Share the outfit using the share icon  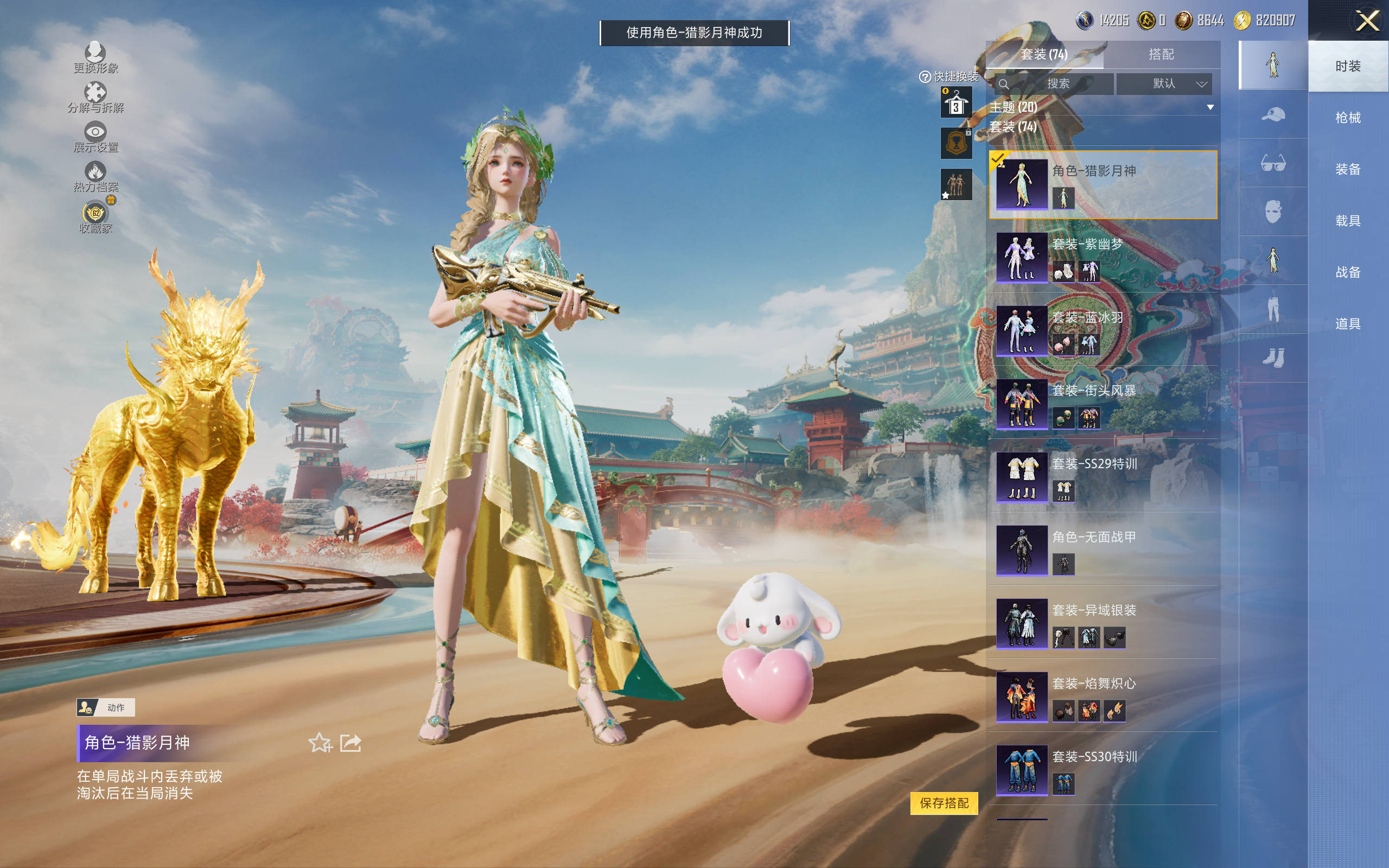[351, 743]
